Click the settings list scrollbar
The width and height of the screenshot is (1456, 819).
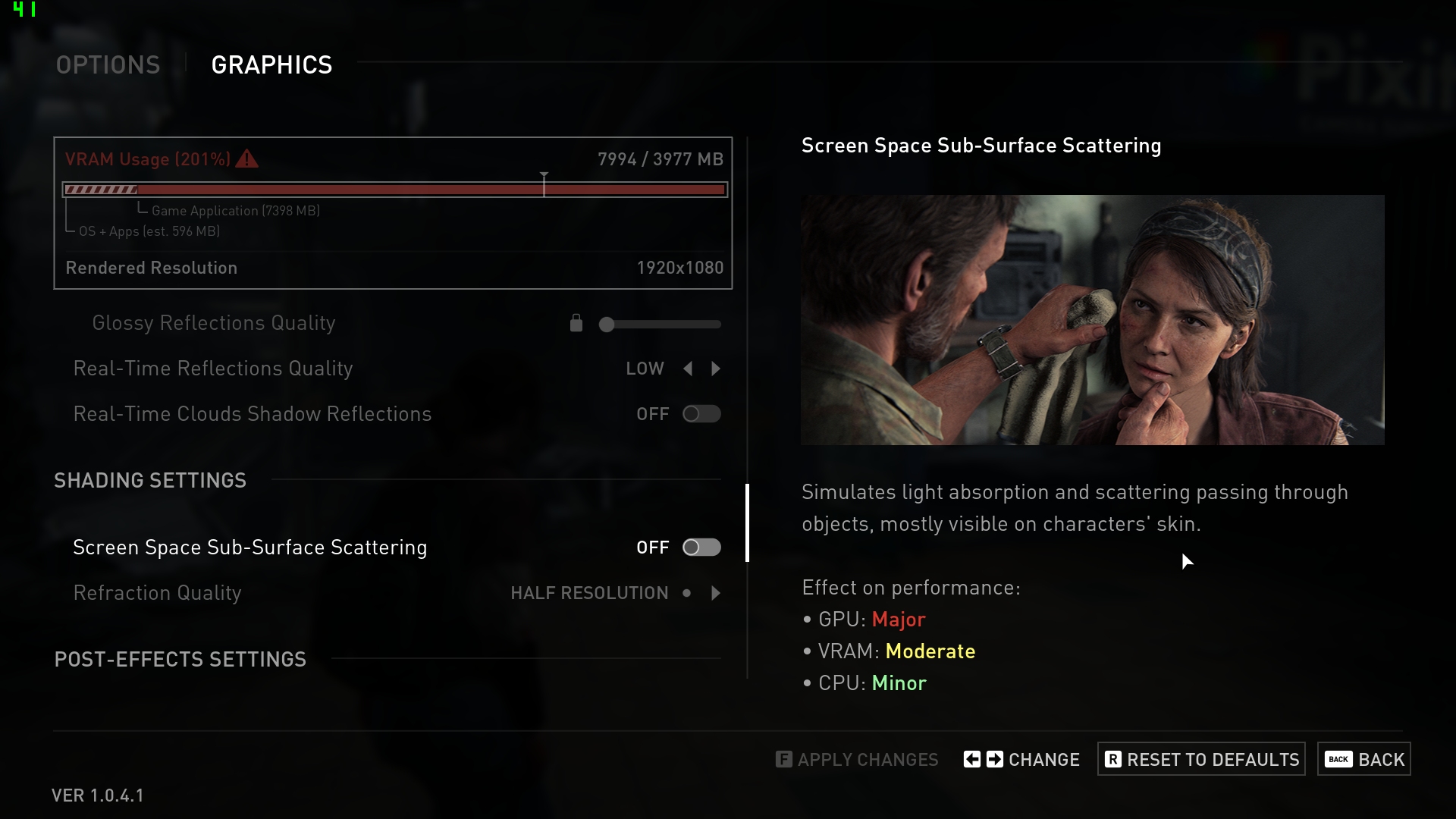click(x=748, y=523)
